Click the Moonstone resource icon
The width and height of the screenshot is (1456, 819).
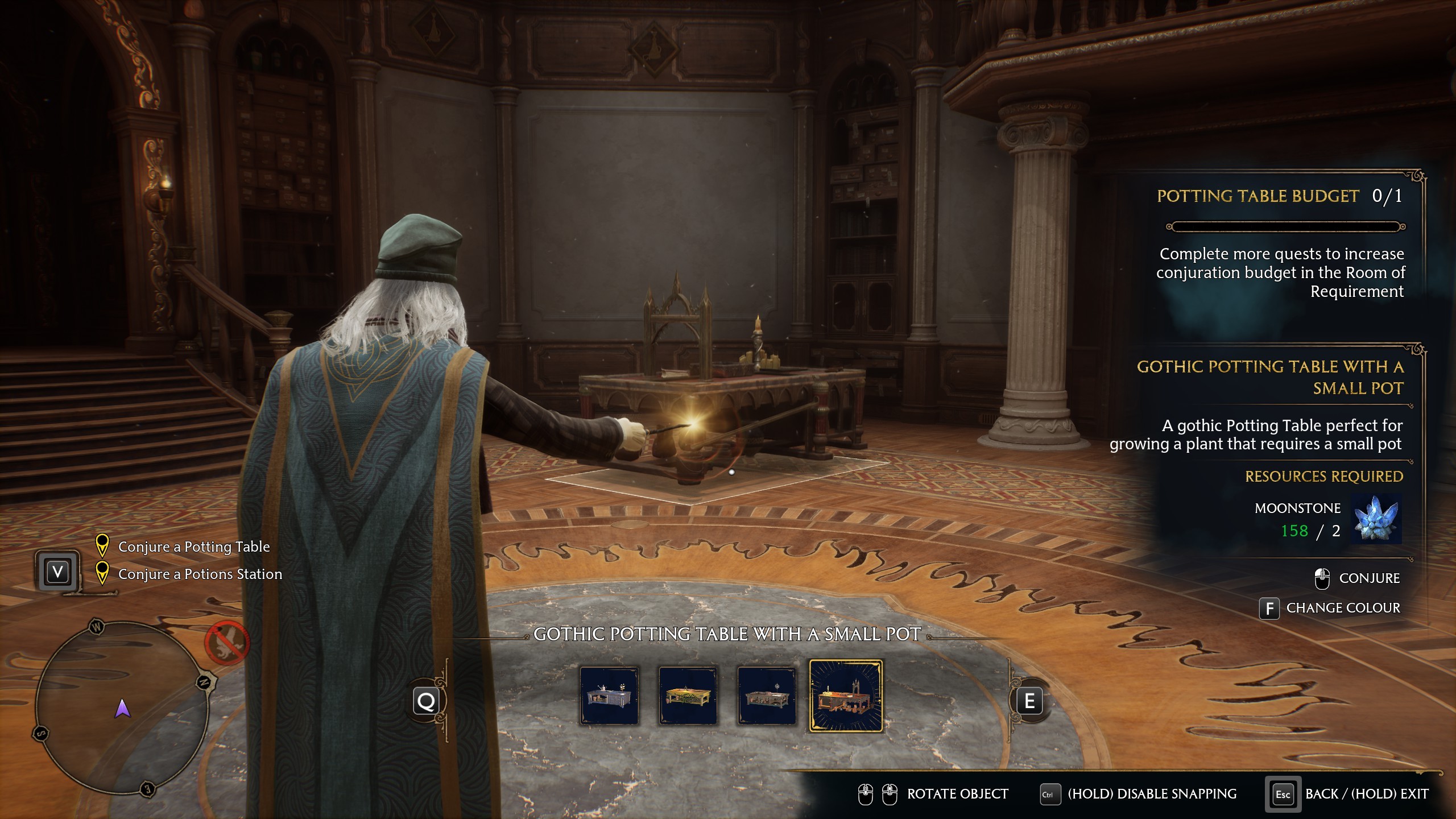tap(1375, 519)
